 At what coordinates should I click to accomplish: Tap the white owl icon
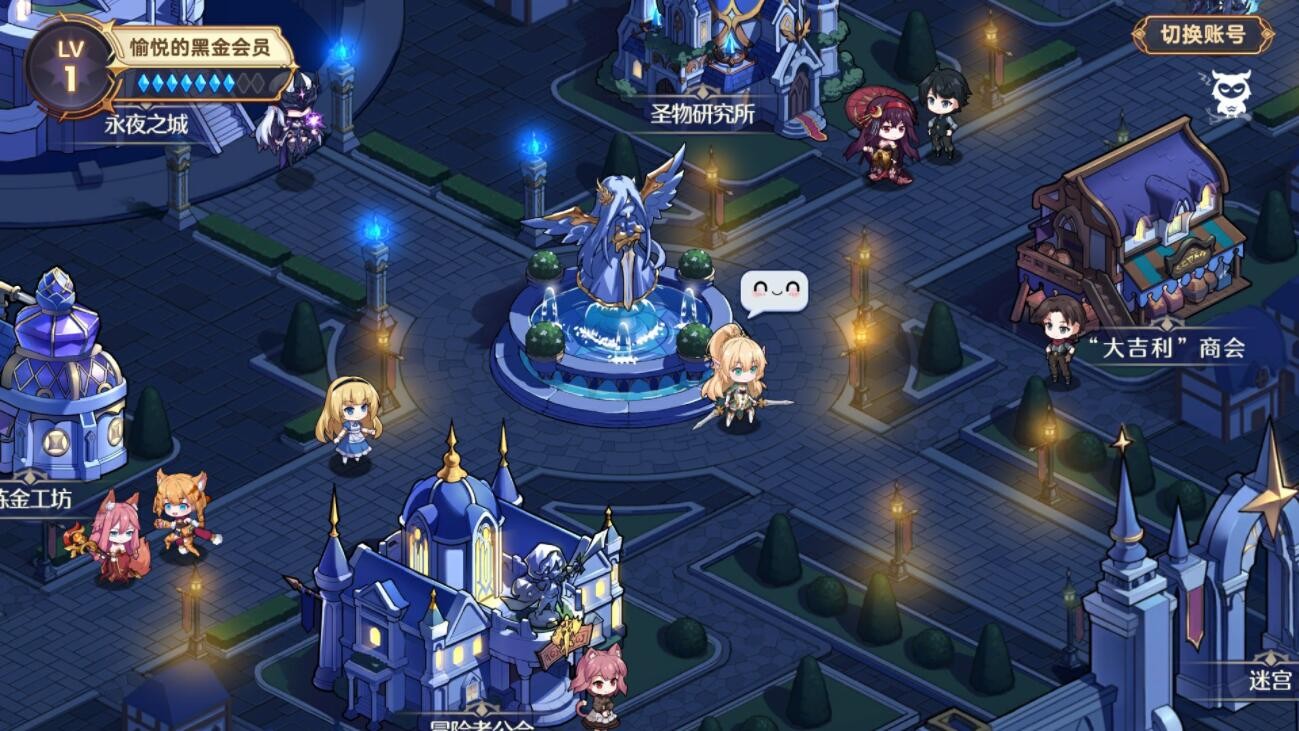(1231, 93)
